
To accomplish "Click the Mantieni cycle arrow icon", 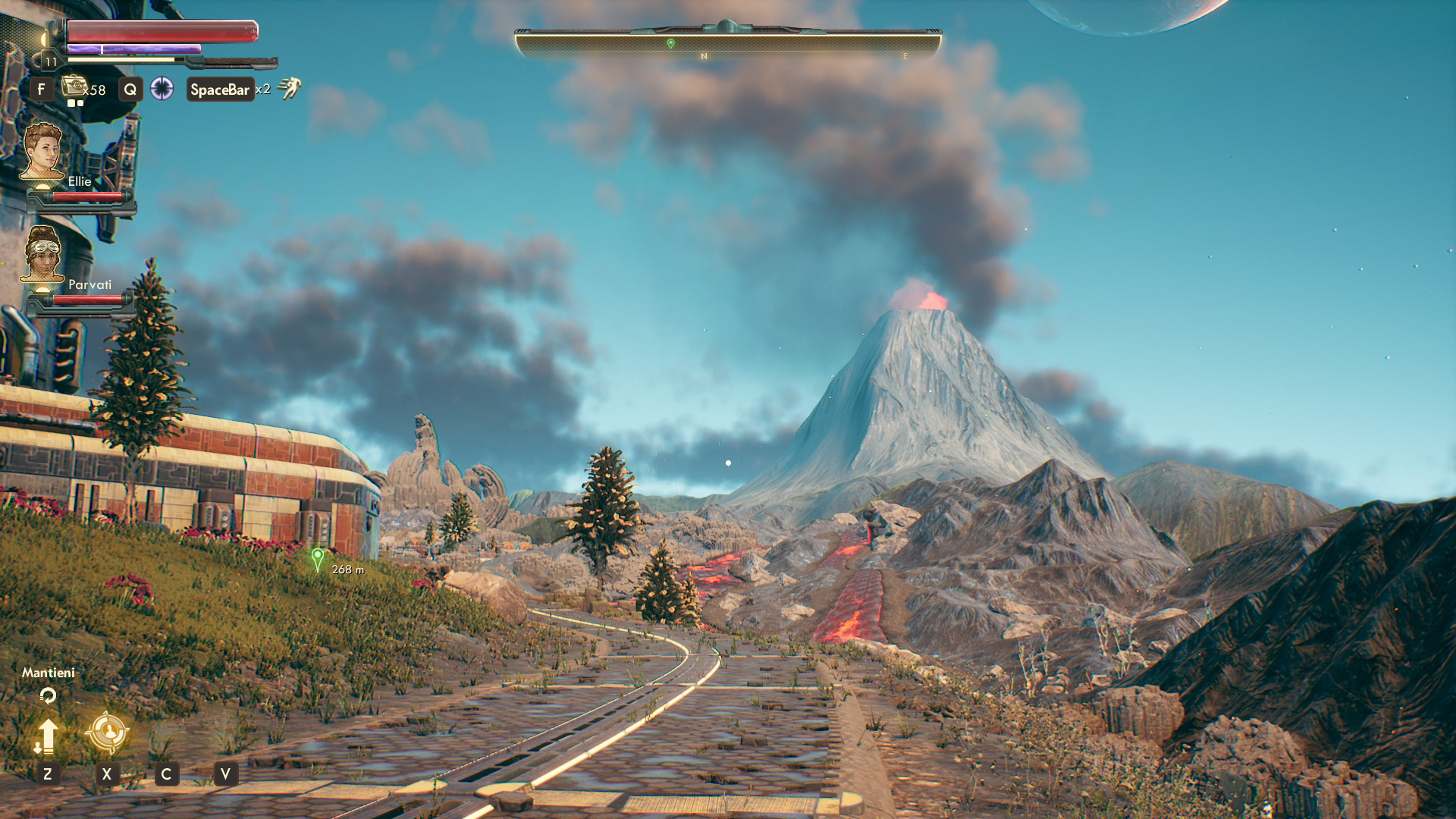I will (48, 695).
